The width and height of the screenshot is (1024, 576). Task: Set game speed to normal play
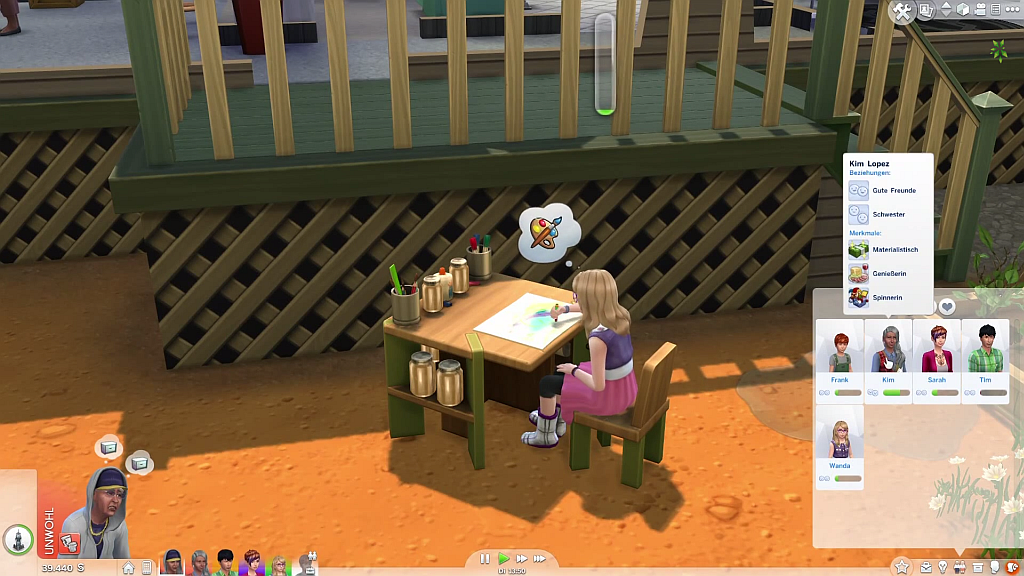504,559
